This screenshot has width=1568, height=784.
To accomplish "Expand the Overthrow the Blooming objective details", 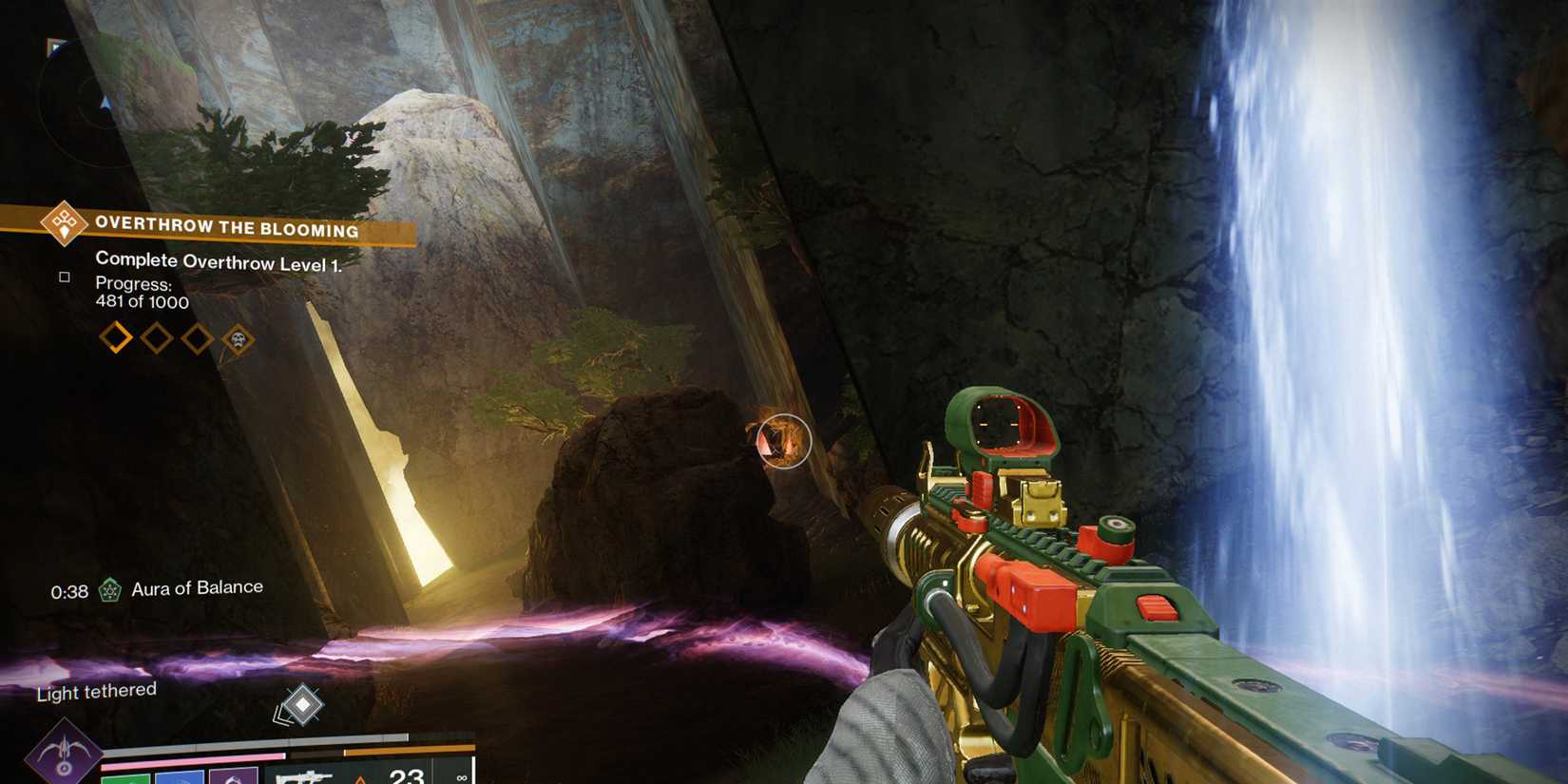I will [226, 227].
